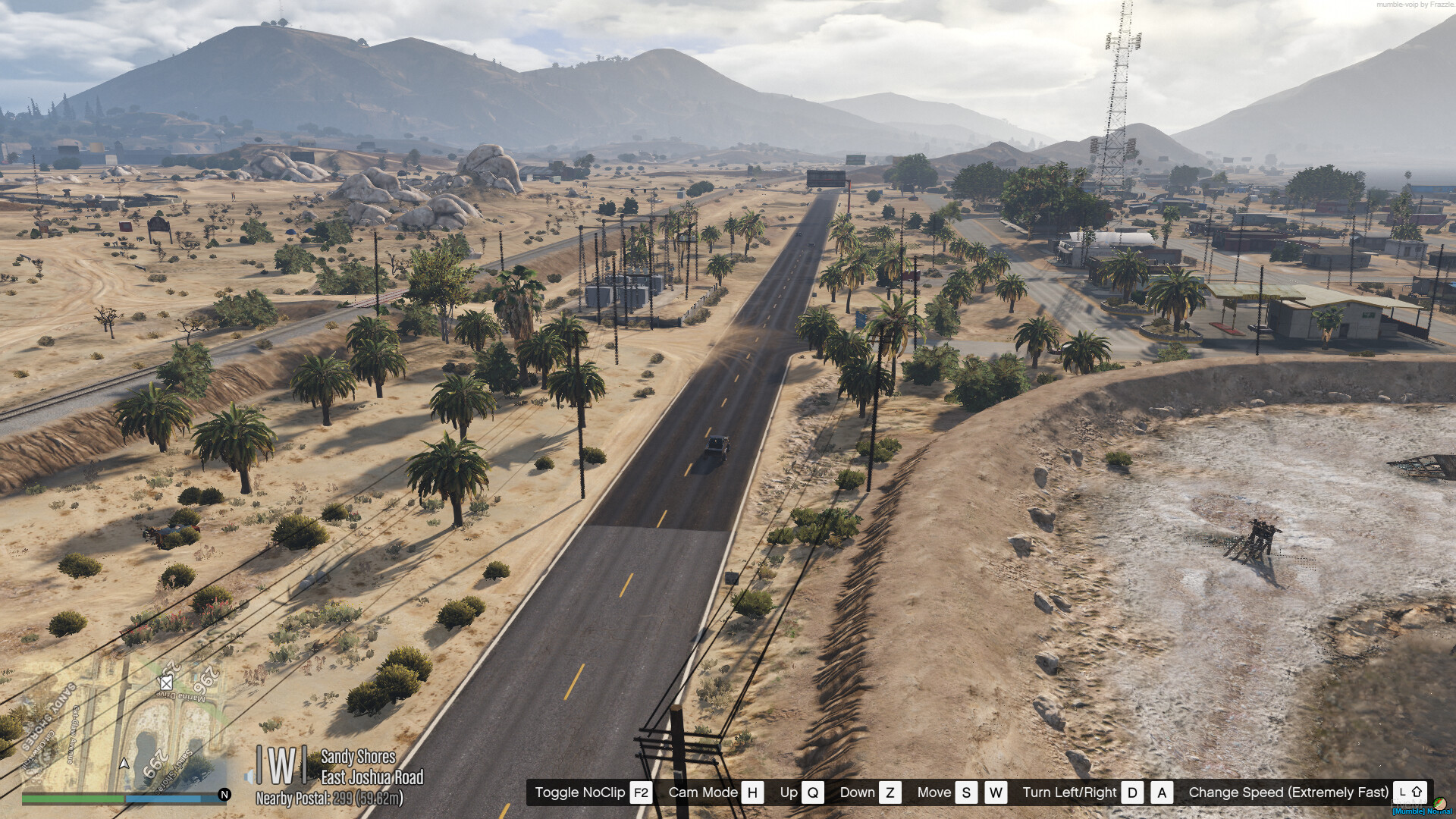Switch camera with the Cam Mode control
The height and width of the screenshot is (819, 1456).
(x=704, y=792)
